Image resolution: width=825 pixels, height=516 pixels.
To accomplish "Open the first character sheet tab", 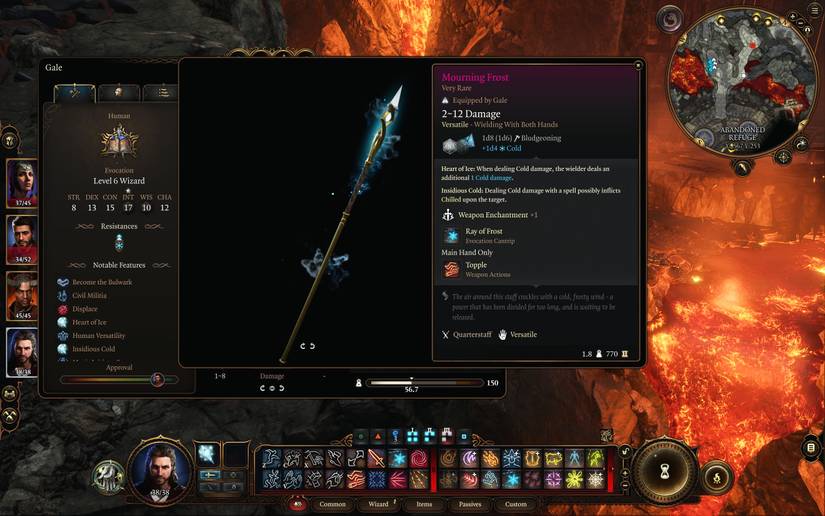I will pos(73,92).
